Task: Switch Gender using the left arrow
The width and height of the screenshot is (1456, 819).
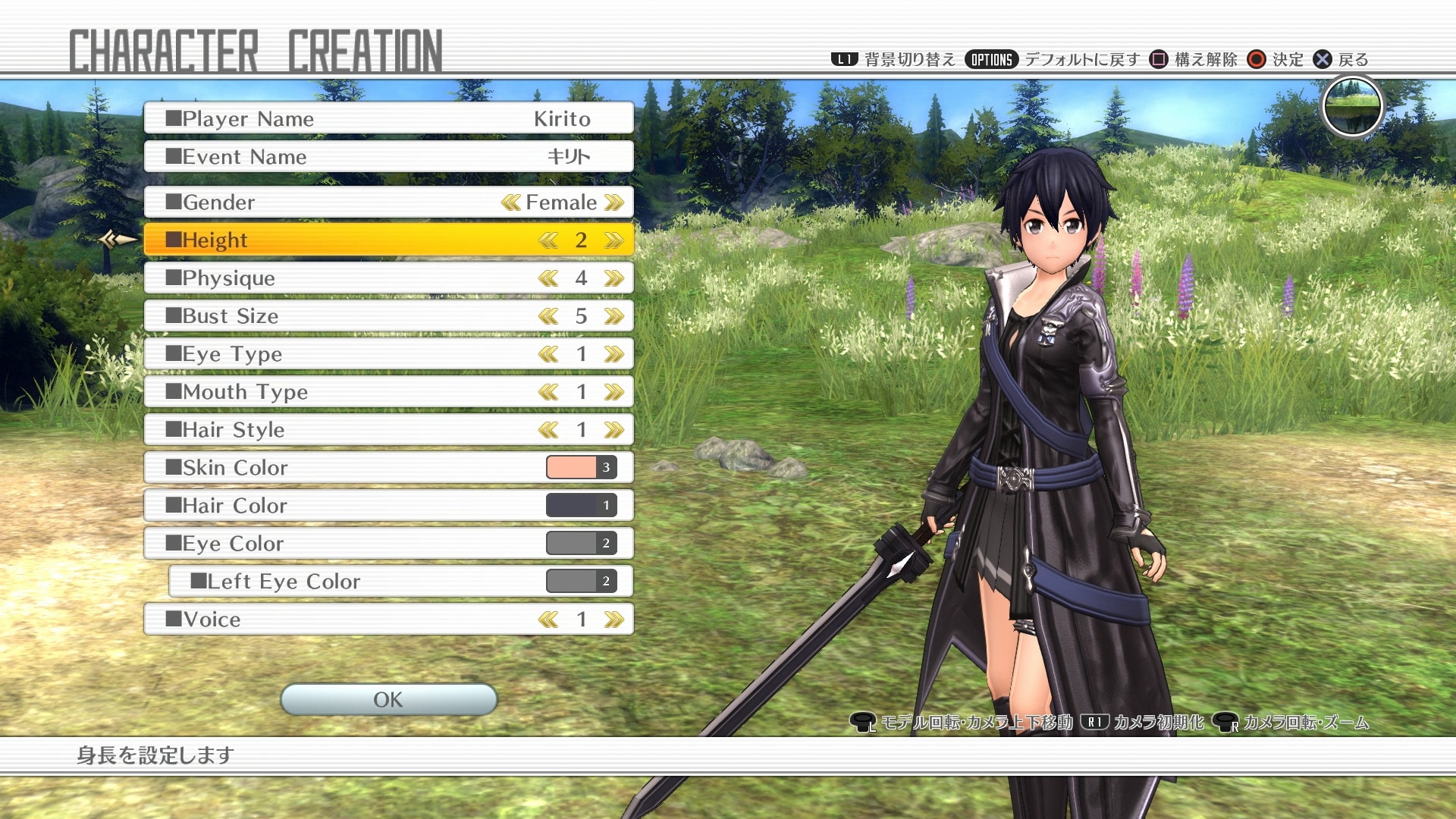Action: (x=510, y=202)
